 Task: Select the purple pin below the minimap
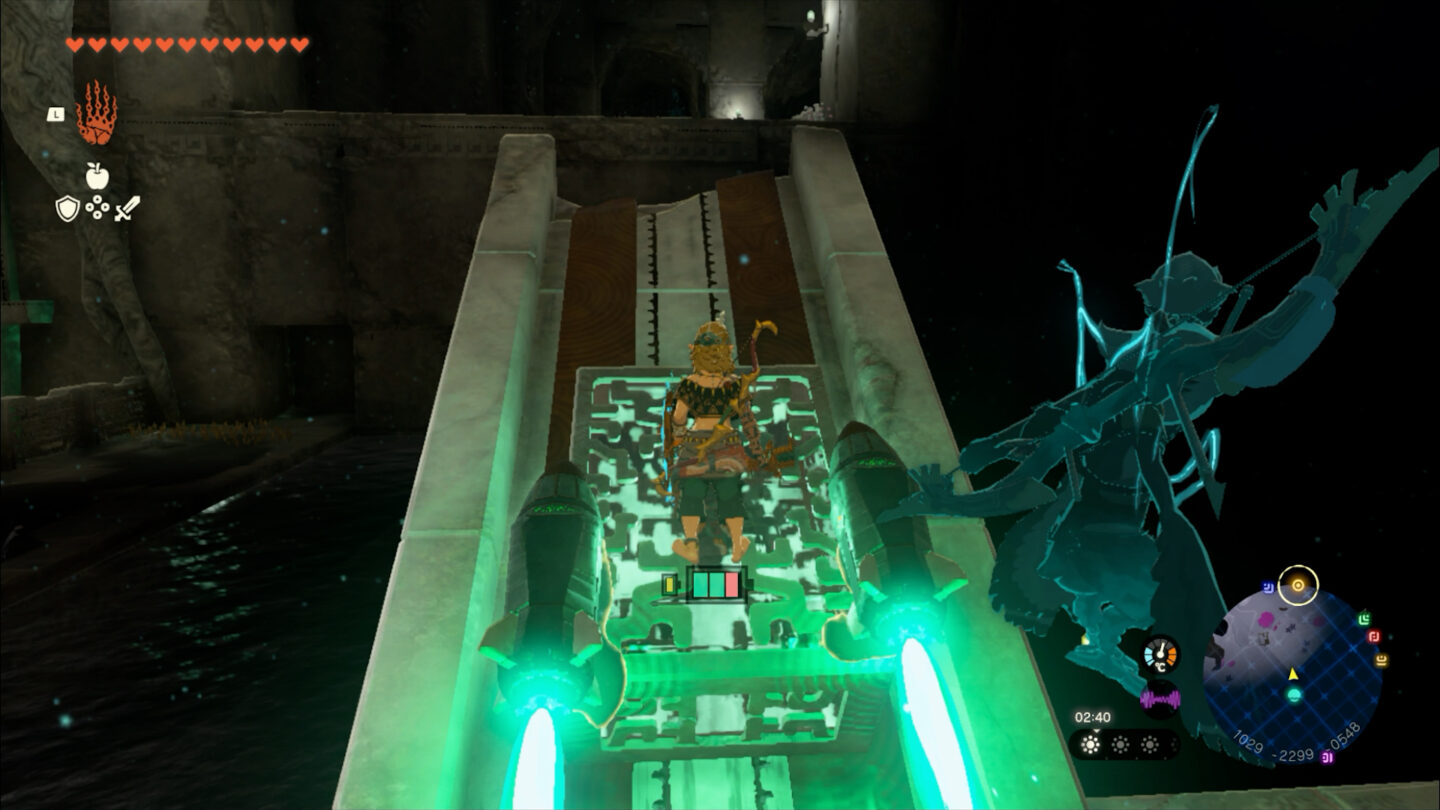[1327, 757]
